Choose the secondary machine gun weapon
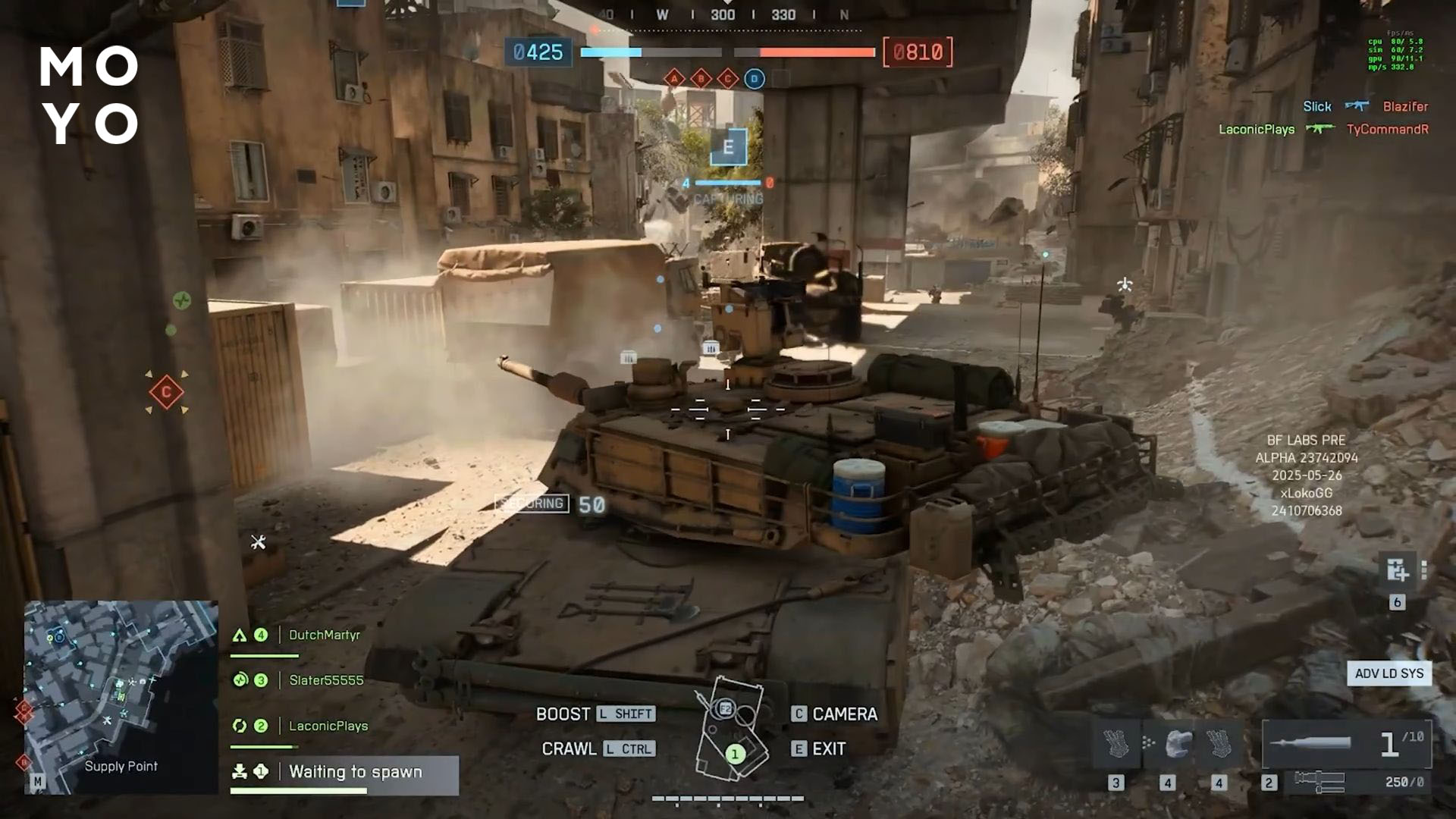 click(x=1347, y=781)
